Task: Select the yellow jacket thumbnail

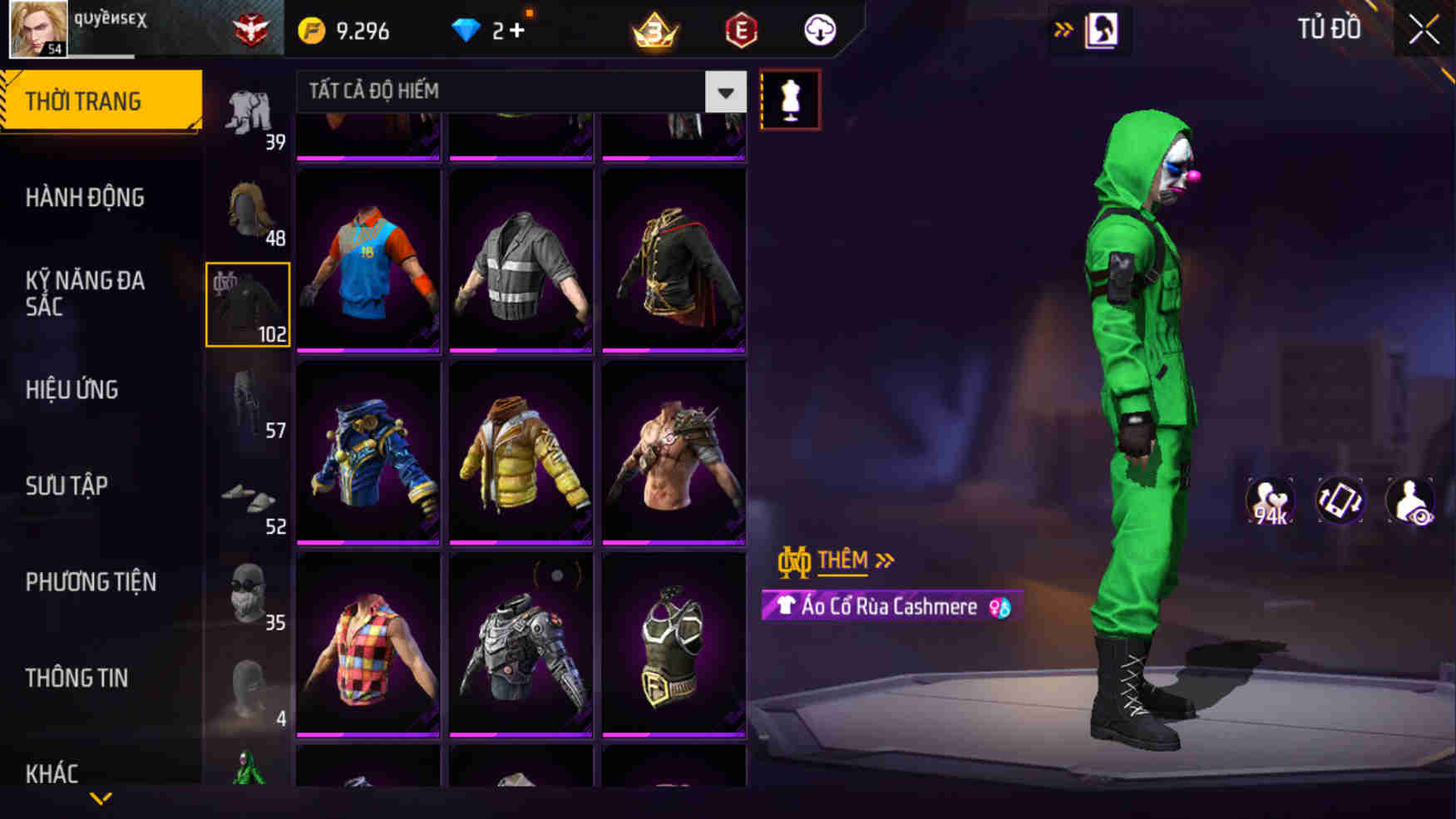Action: tap(519, 453)
